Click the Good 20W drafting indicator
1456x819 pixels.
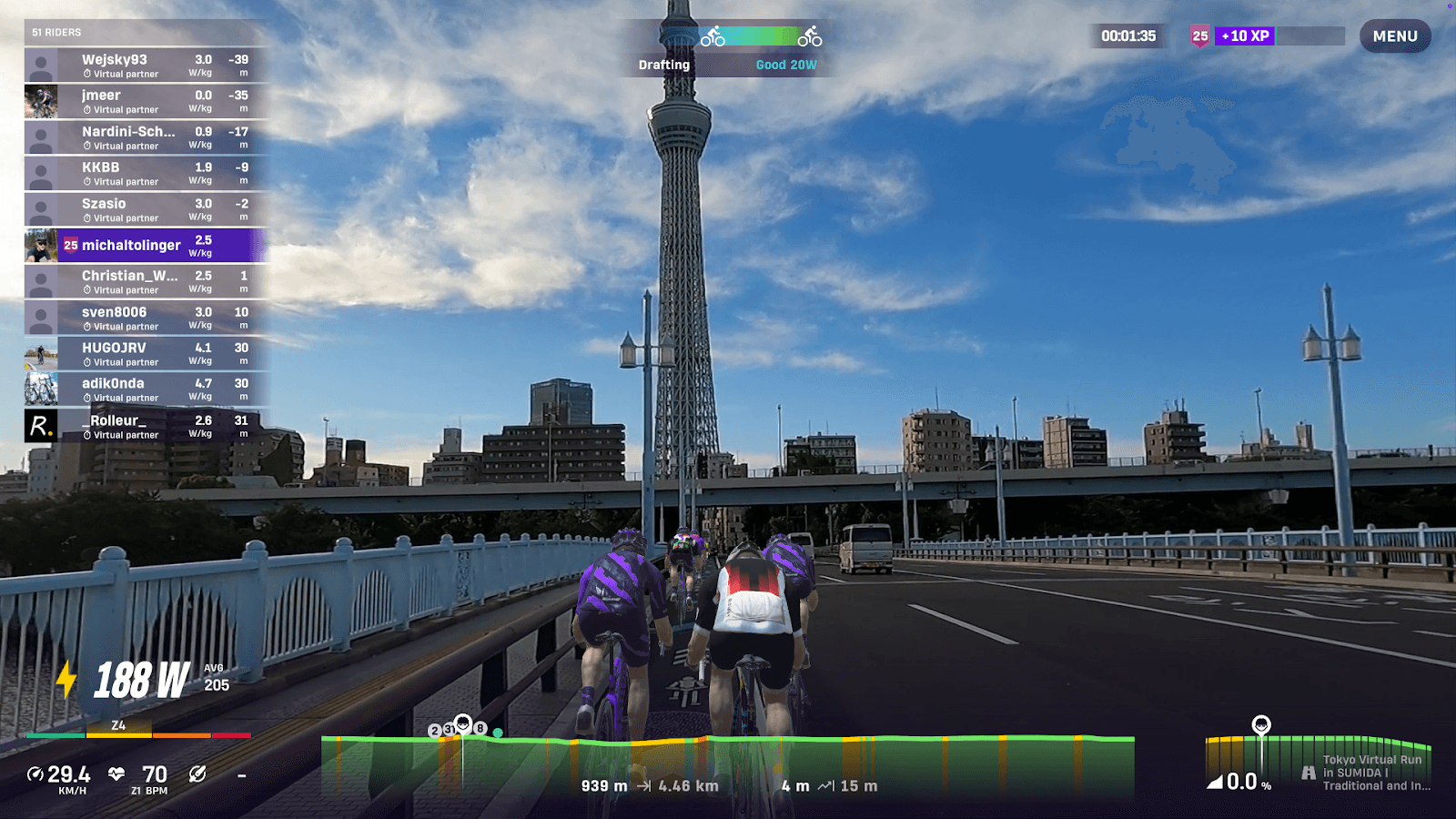tap(786, 65)
